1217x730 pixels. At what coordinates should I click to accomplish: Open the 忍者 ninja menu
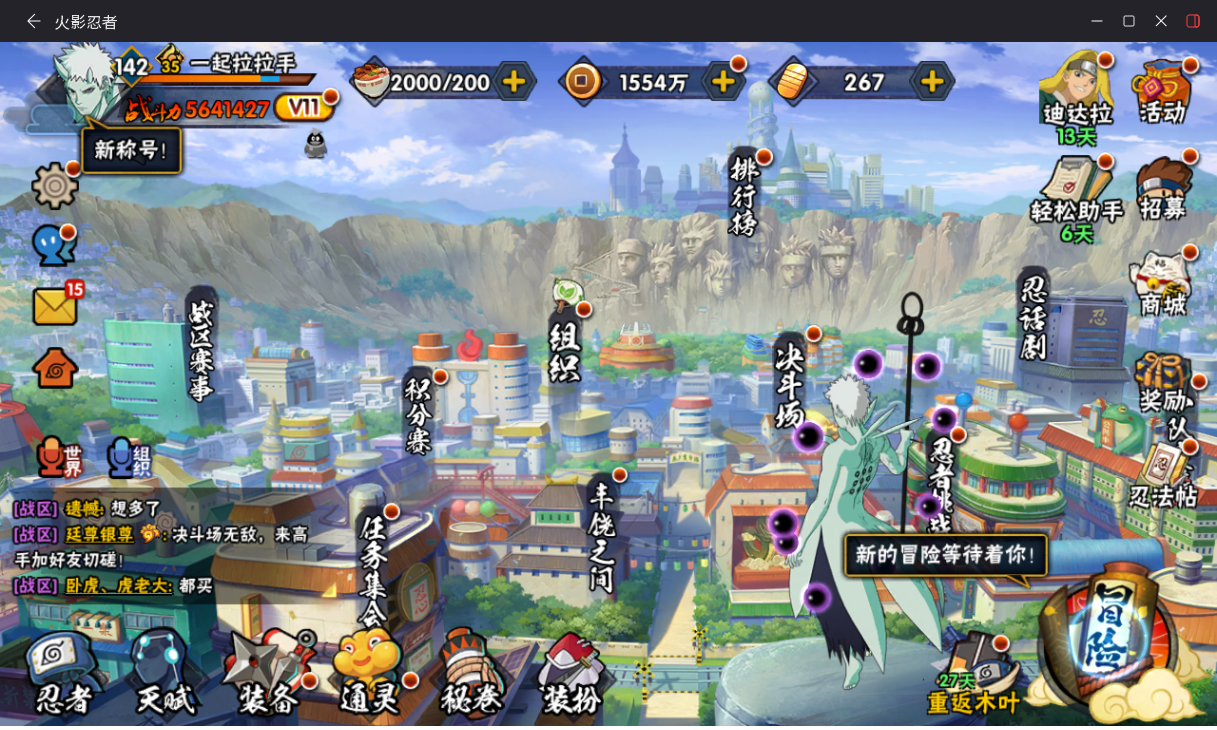pyautogui.click(x=63, y=673)
